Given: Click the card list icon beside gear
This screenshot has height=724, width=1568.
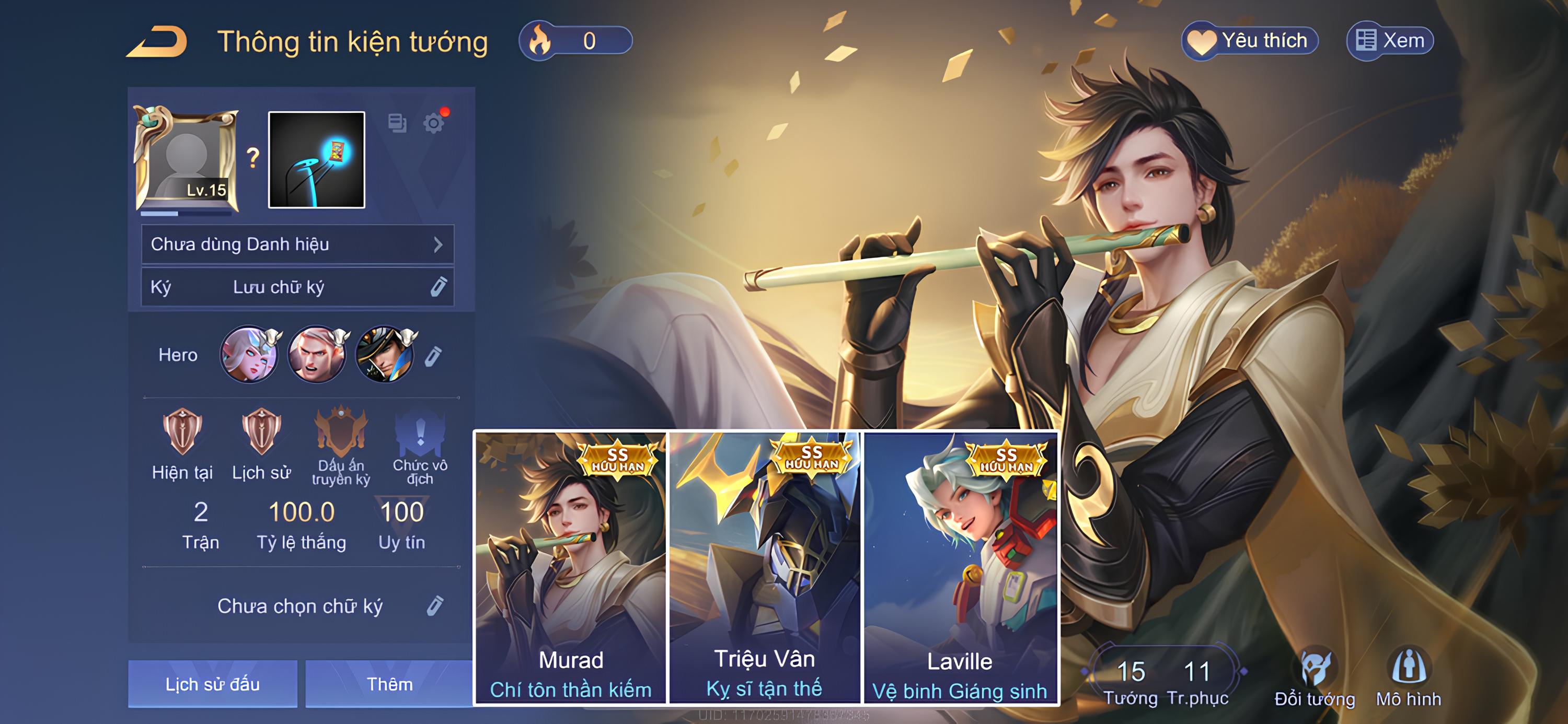Looking at the screenshot, I should pos(397,123).
